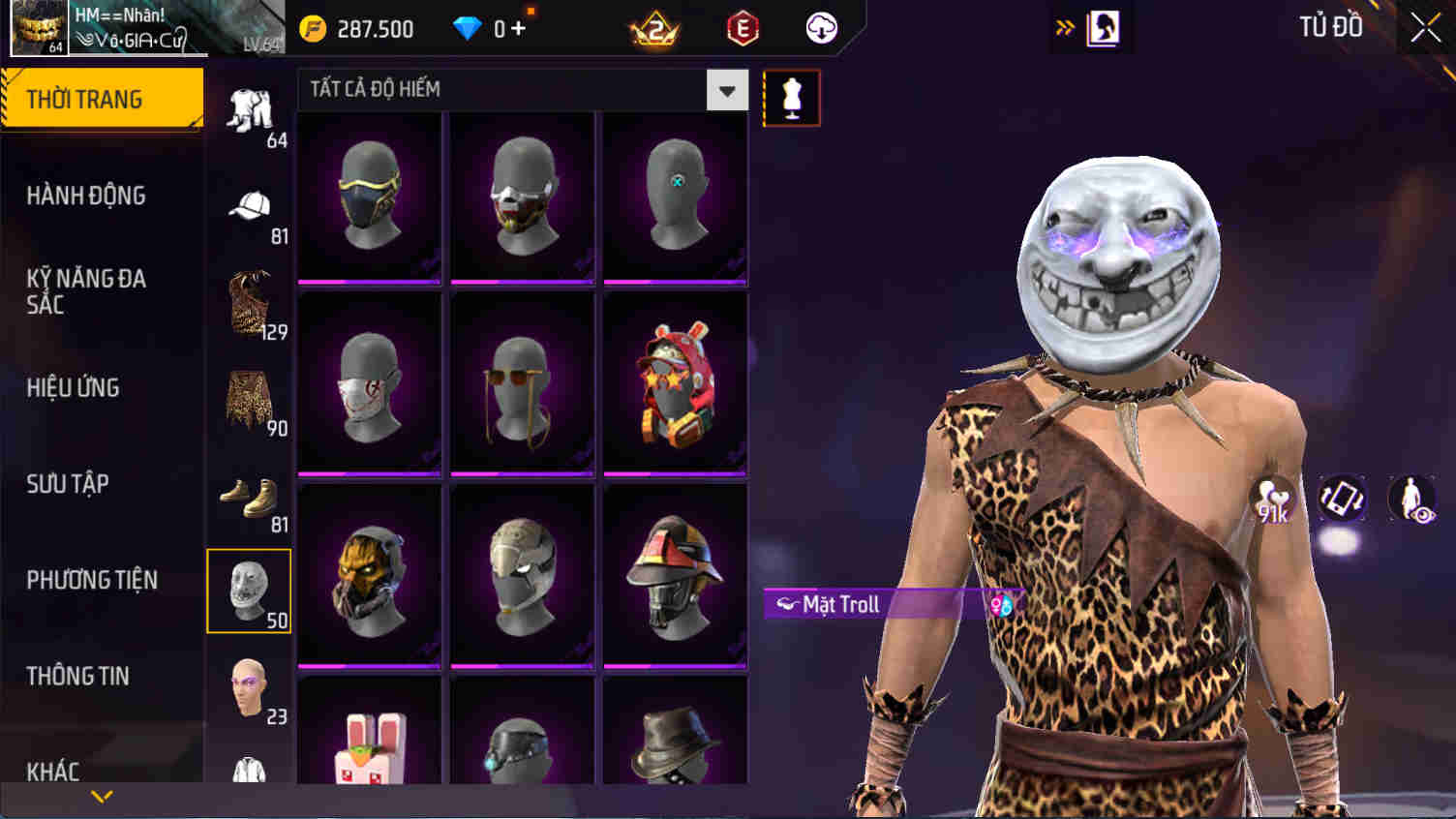The height and width of the screenshot is (819, 1456).
Task: Collapse the side panel with the double arrows
Action: point(1066,27)
